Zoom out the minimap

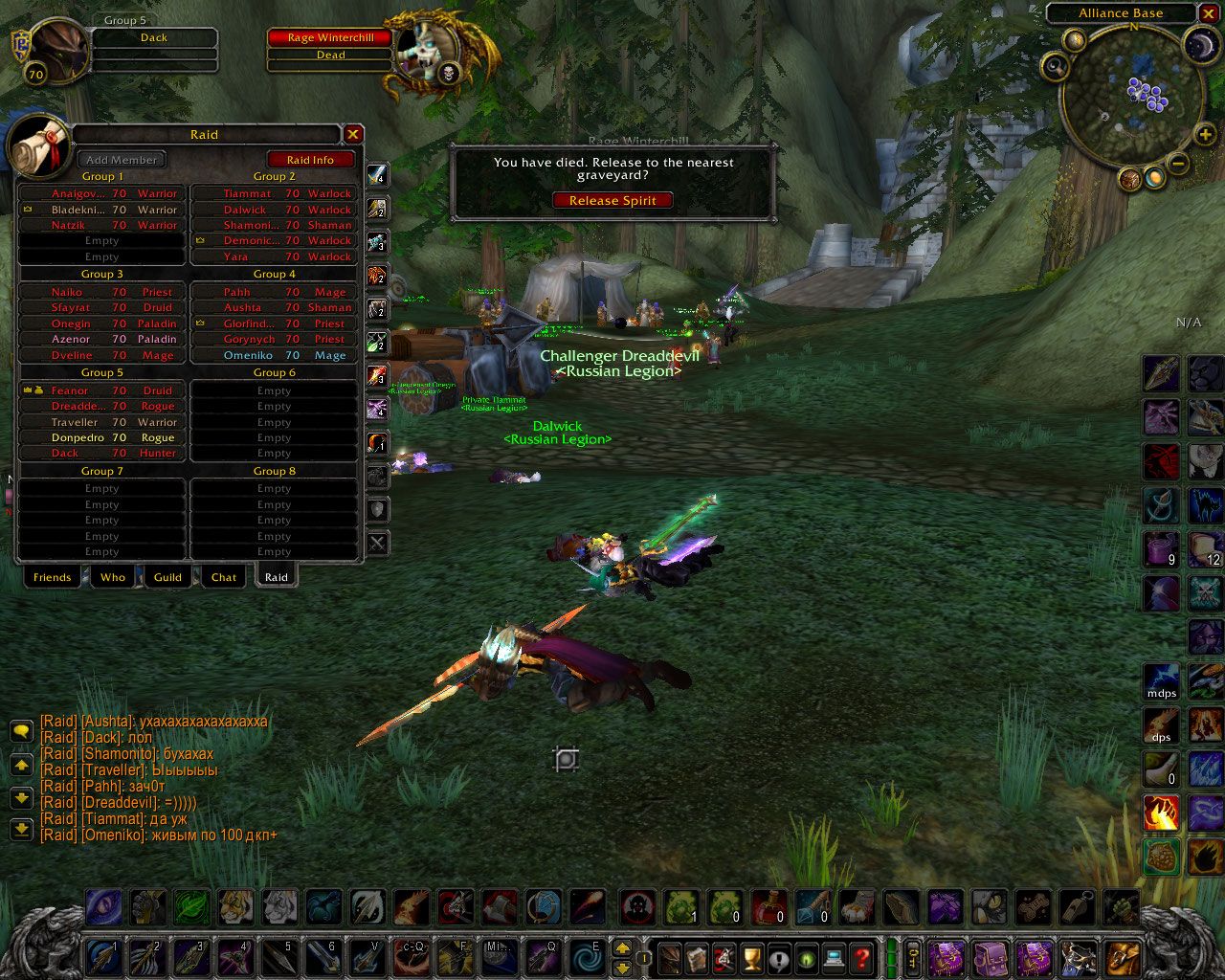tap(1179, 164)
